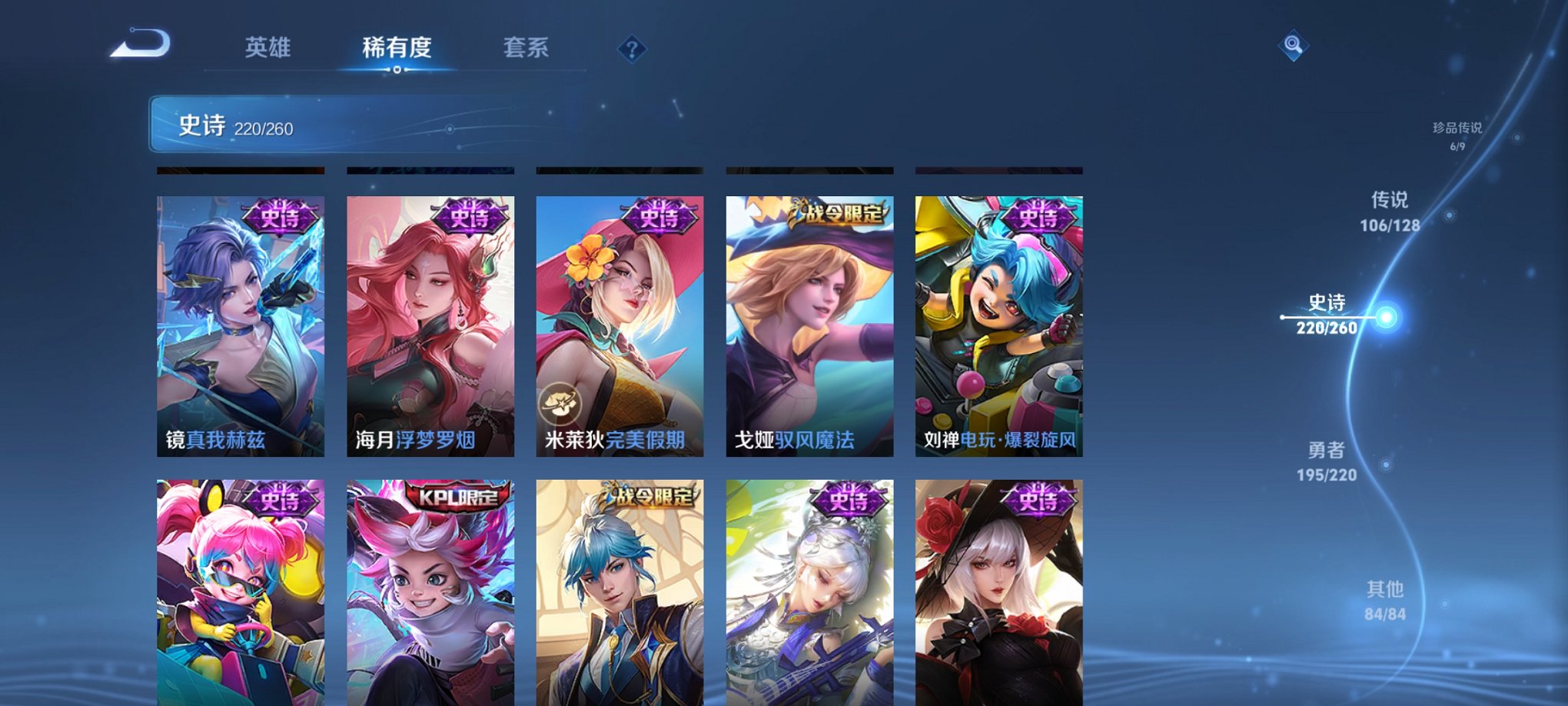Click the question mark help icon
This screenshot has width=1568, height=706.
point(632,51)
